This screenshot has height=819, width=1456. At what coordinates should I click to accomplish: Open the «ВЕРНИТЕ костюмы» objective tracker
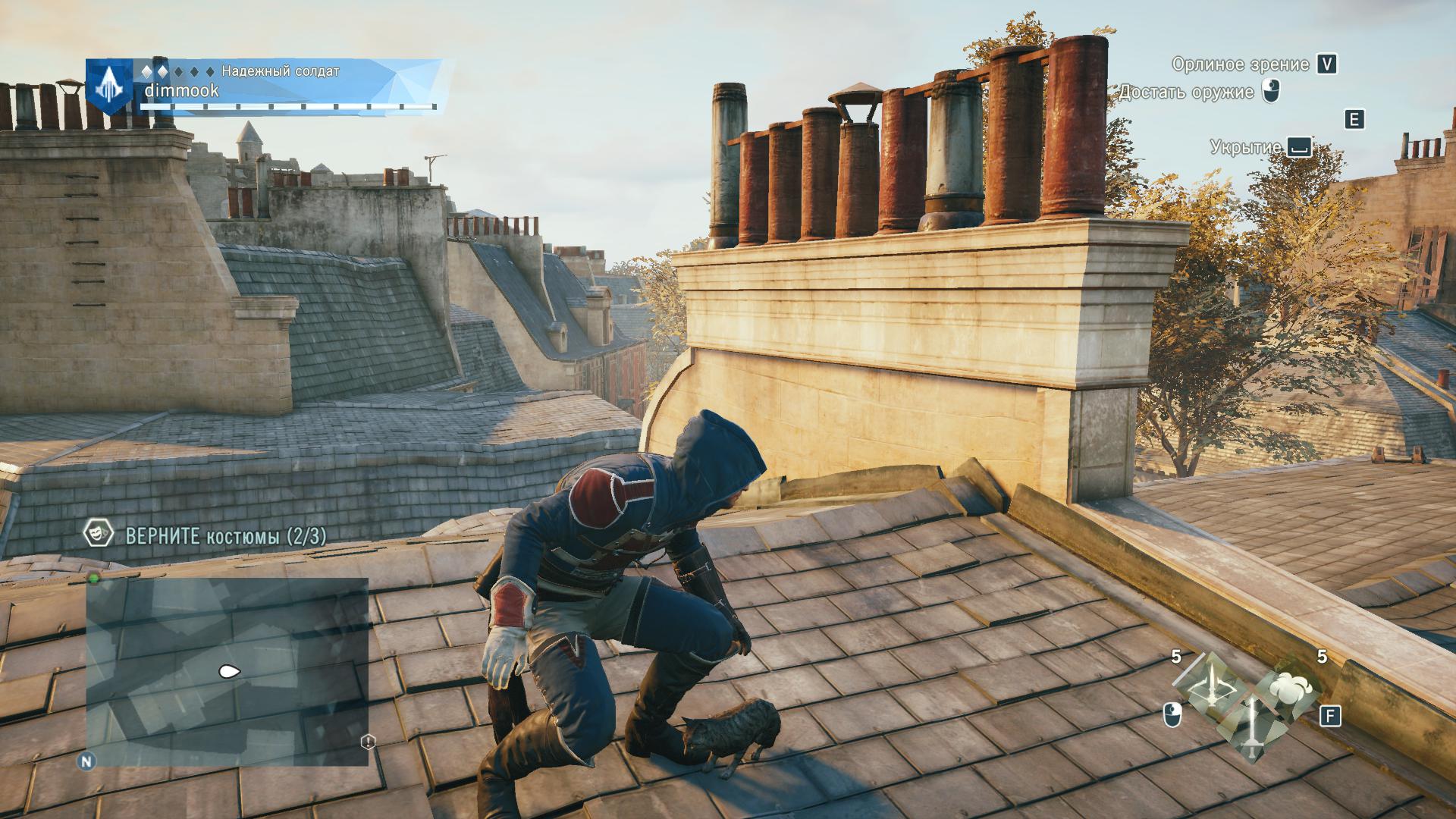click(226, 537)
